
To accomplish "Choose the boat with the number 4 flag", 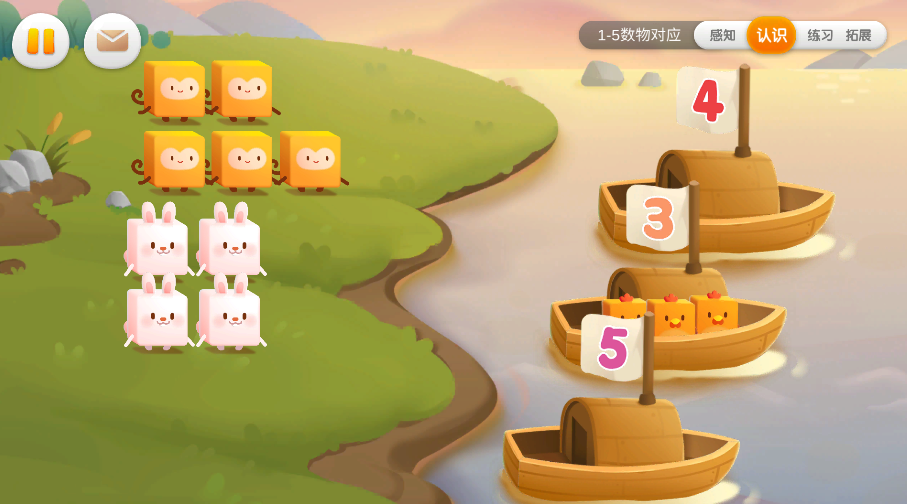I will tap(716, 195).
